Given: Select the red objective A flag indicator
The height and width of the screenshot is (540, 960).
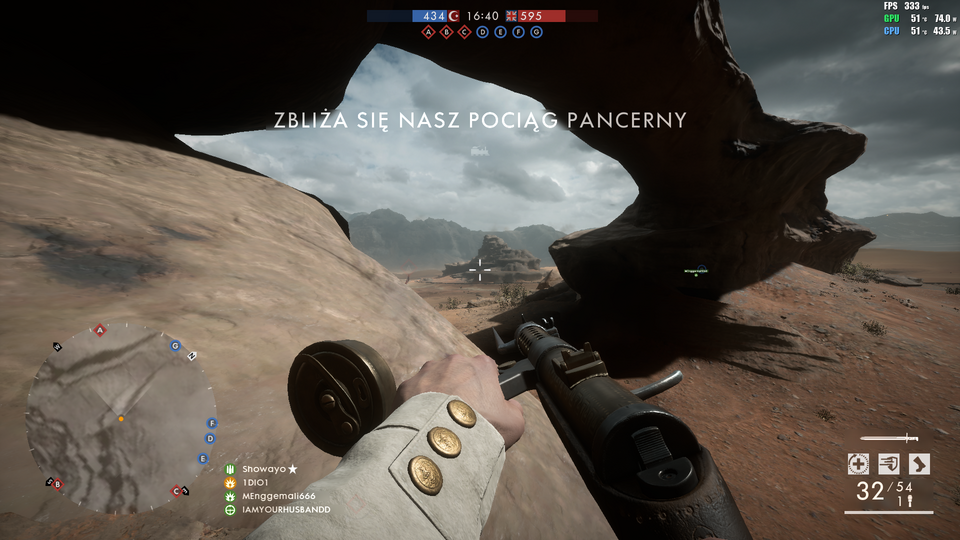Looking at the screenshot, I should [x=429, y=32].
